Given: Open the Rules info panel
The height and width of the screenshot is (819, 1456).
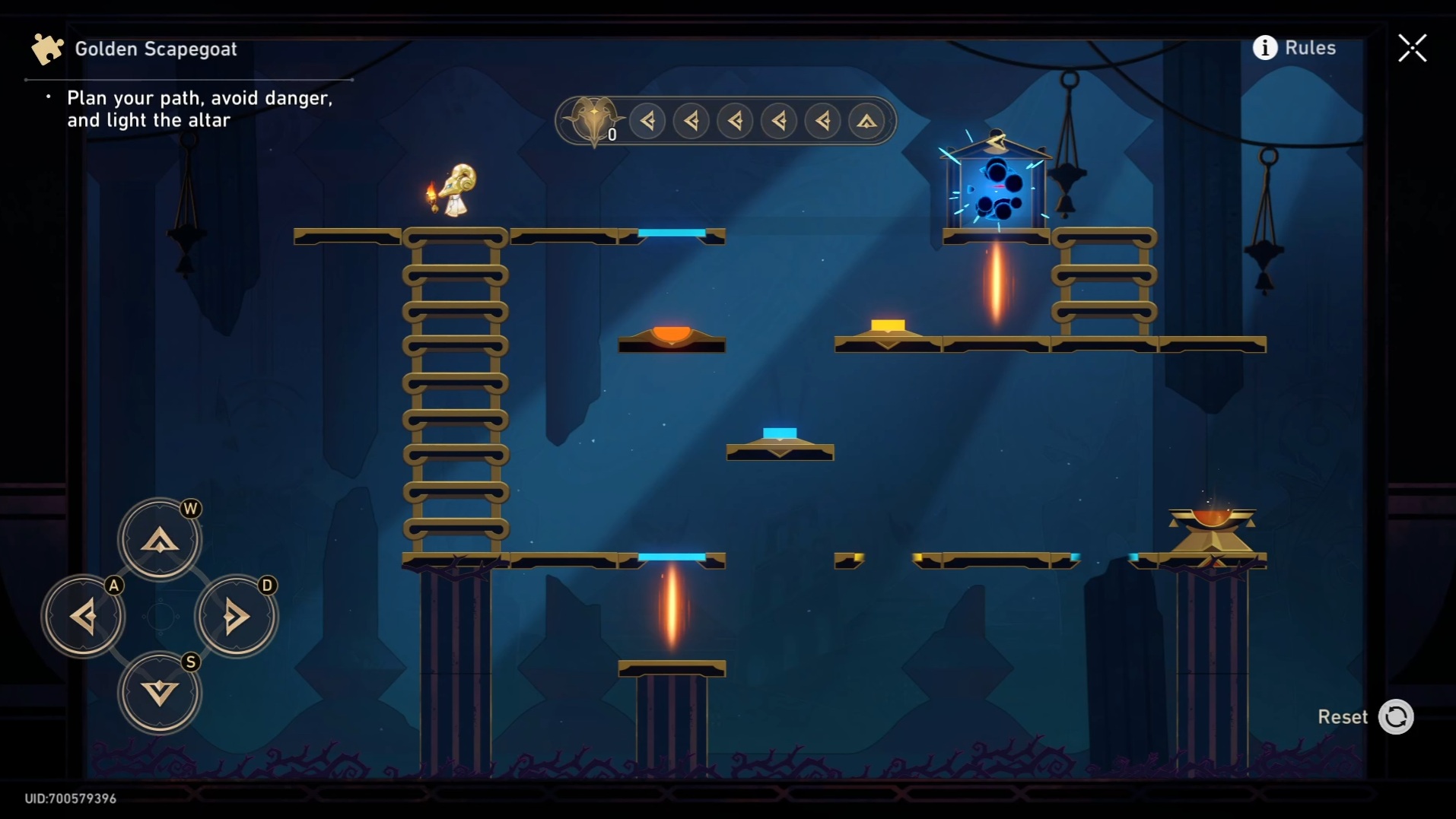Looking at the screenshot, I should click(1294, 48).
